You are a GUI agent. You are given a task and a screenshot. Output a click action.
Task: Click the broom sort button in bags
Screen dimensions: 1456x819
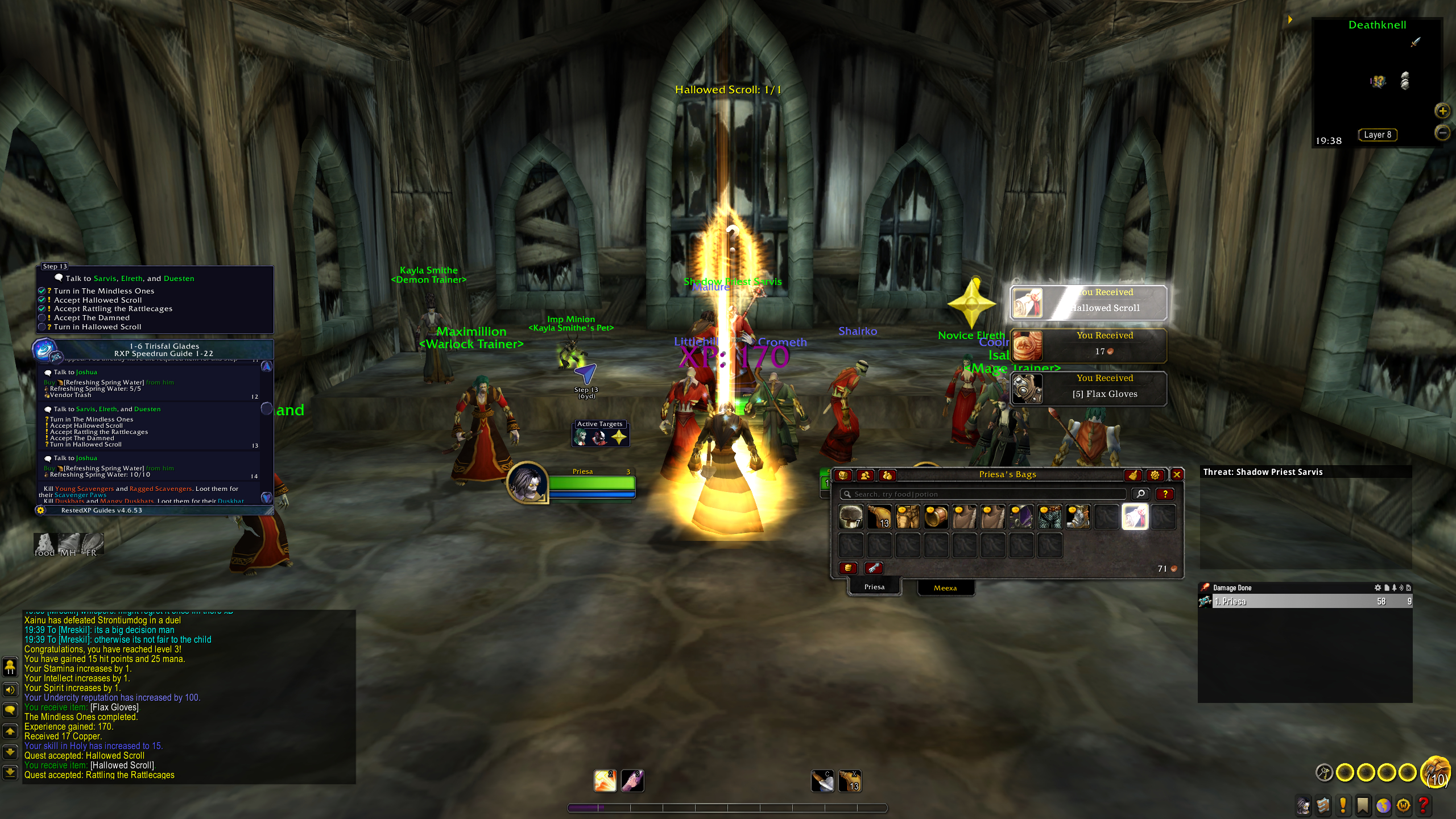[x=1132, y=474]
